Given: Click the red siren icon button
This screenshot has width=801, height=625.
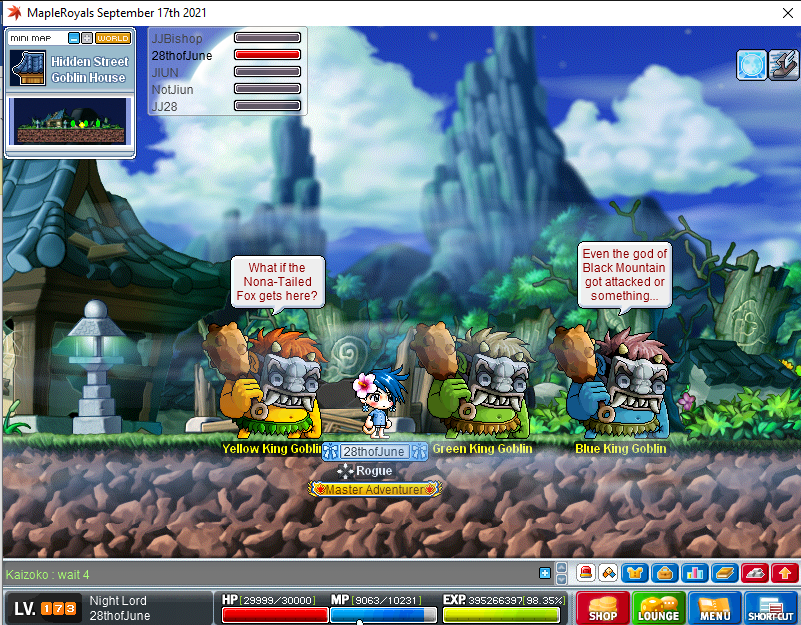Looking at the screenshot, I should tap(586, 573).
